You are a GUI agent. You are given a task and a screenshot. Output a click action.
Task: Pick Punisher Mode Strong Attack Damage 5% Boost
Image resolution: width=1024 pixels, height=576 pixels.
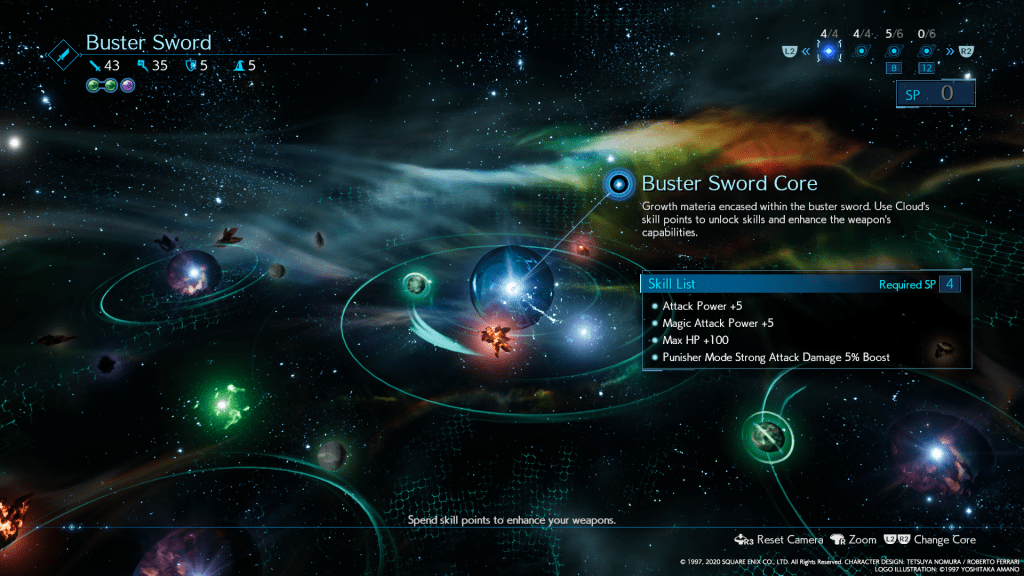point(775,357)
